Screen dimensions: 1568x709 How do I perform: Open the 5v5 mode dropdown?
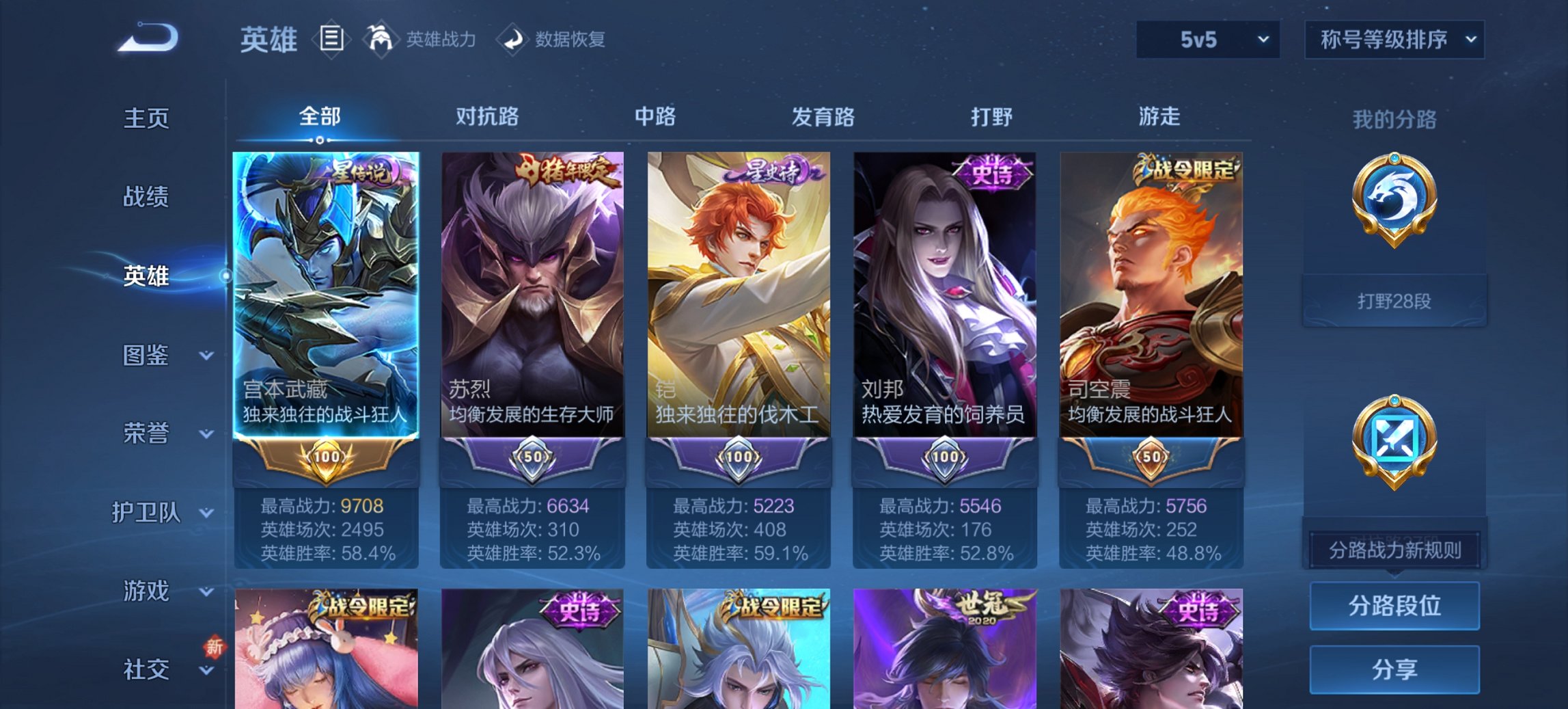click(1207, 41)
